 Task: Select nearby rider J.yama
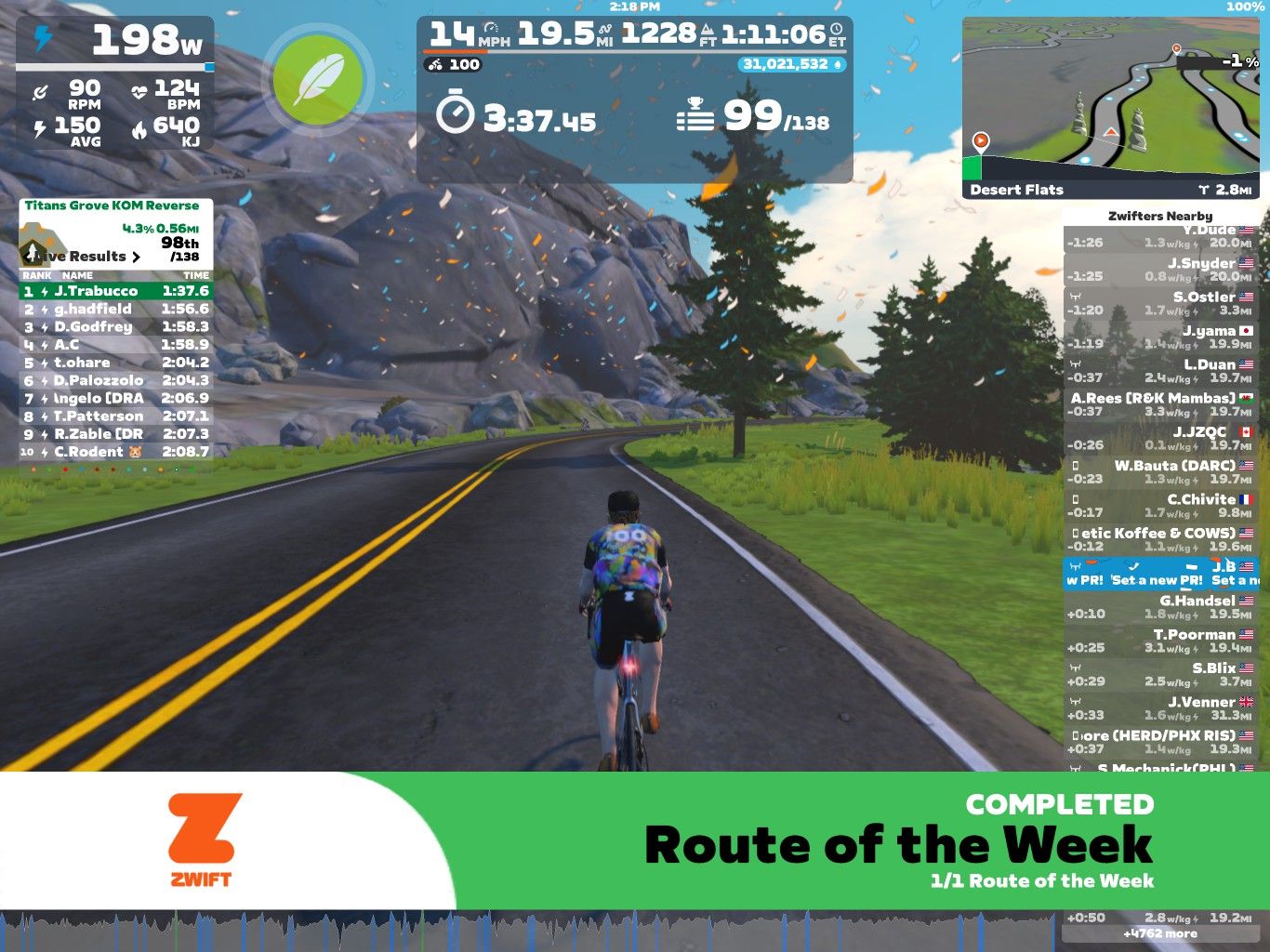(x=1159, y=337)
